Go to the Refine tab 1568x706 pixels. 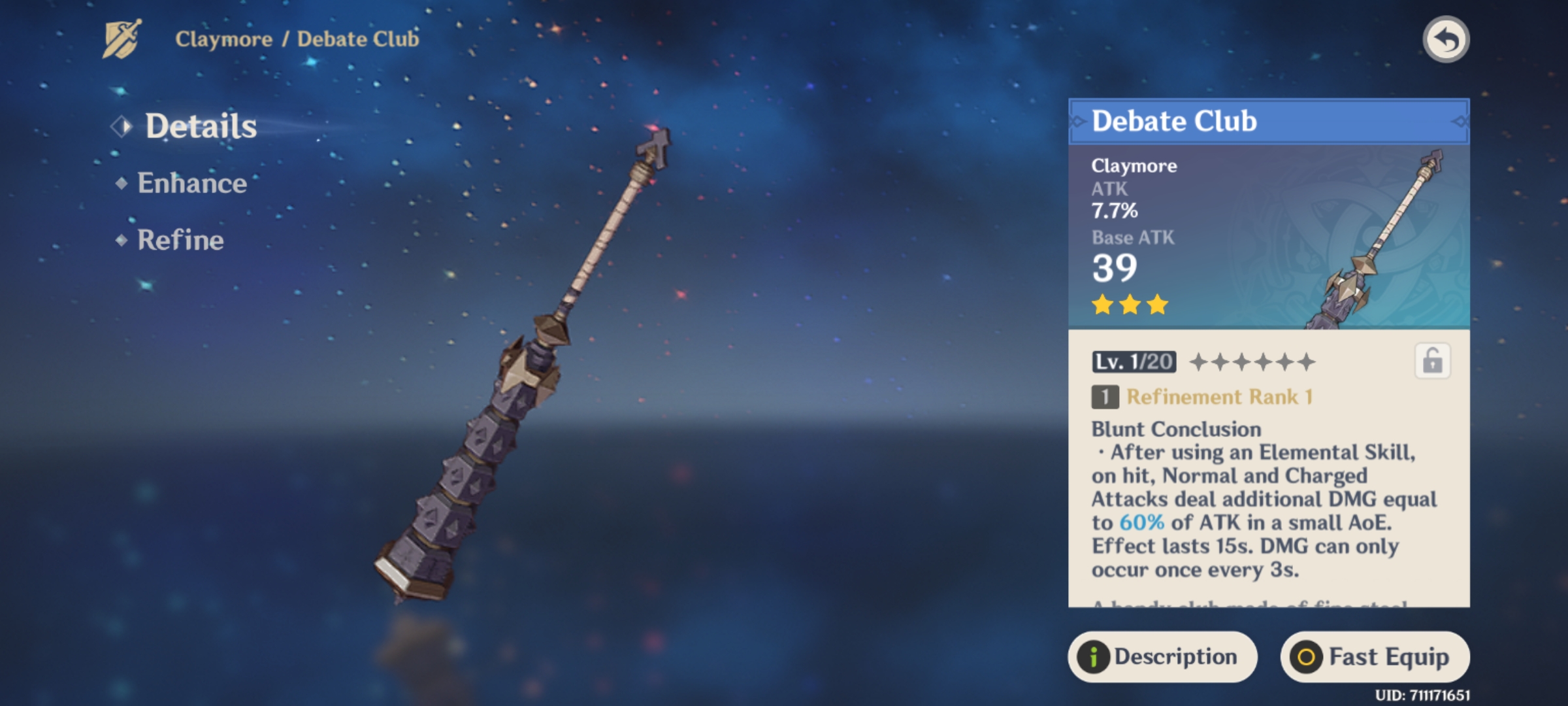point(180,241)
